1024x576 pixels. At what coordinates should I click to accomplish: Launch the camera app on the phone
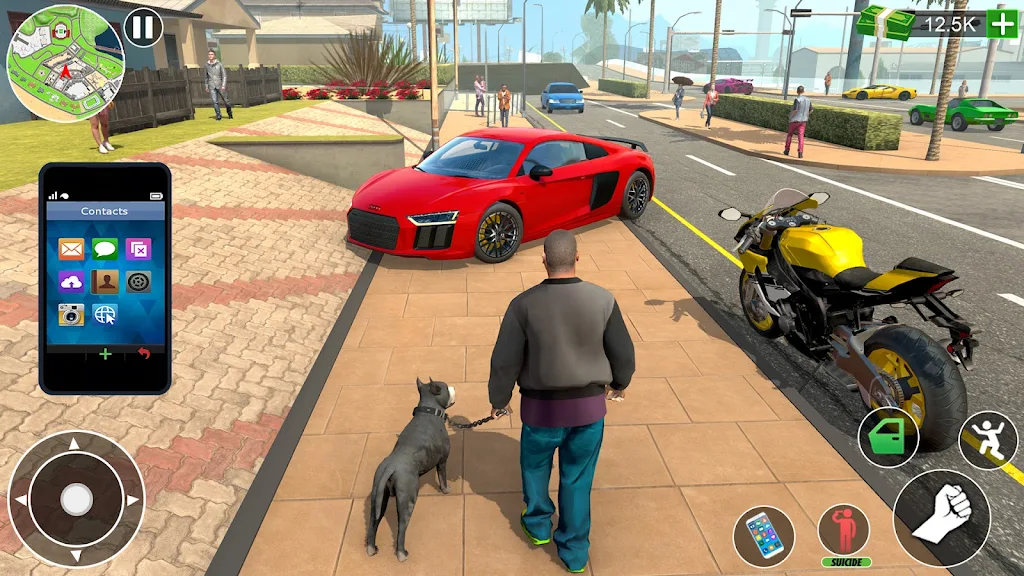[72, 314]
